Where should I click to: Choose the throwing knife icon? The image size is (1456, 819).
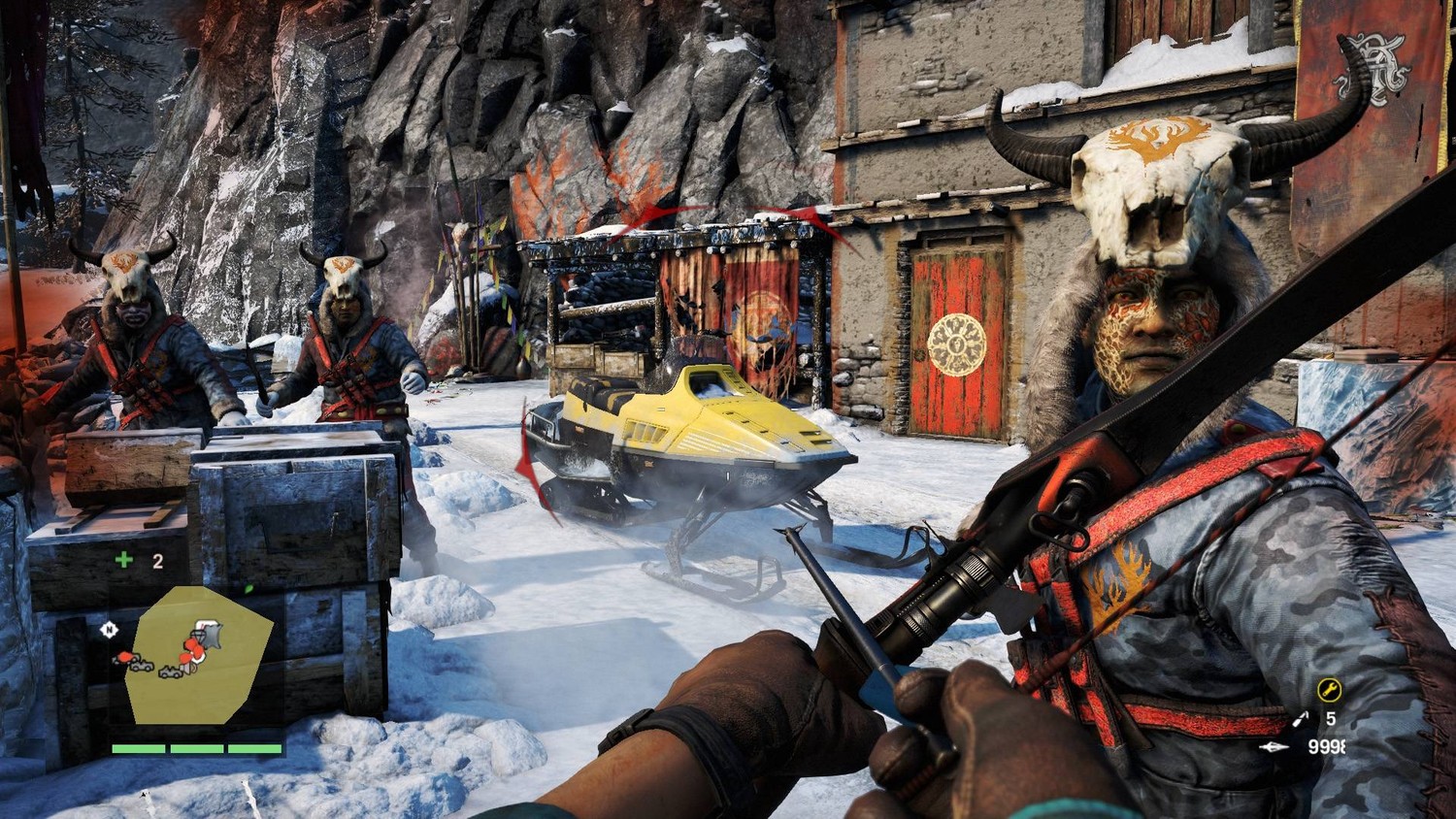tap(1300, 719)
